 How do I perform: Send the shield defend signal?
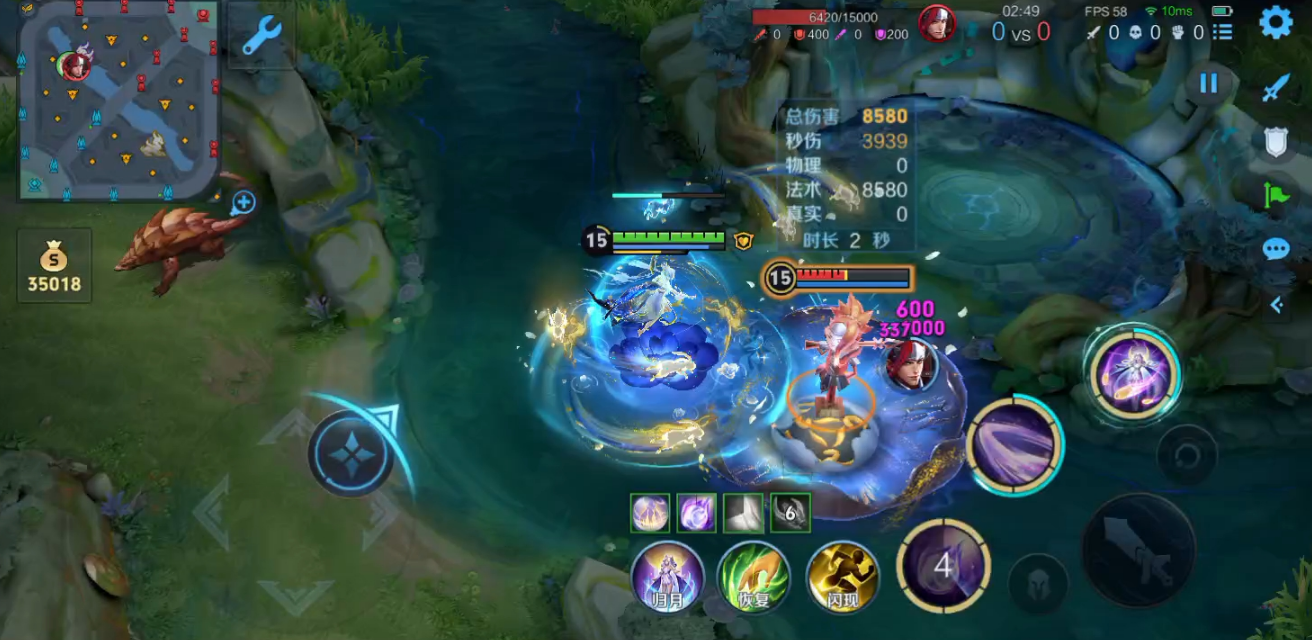[1275, 142]
